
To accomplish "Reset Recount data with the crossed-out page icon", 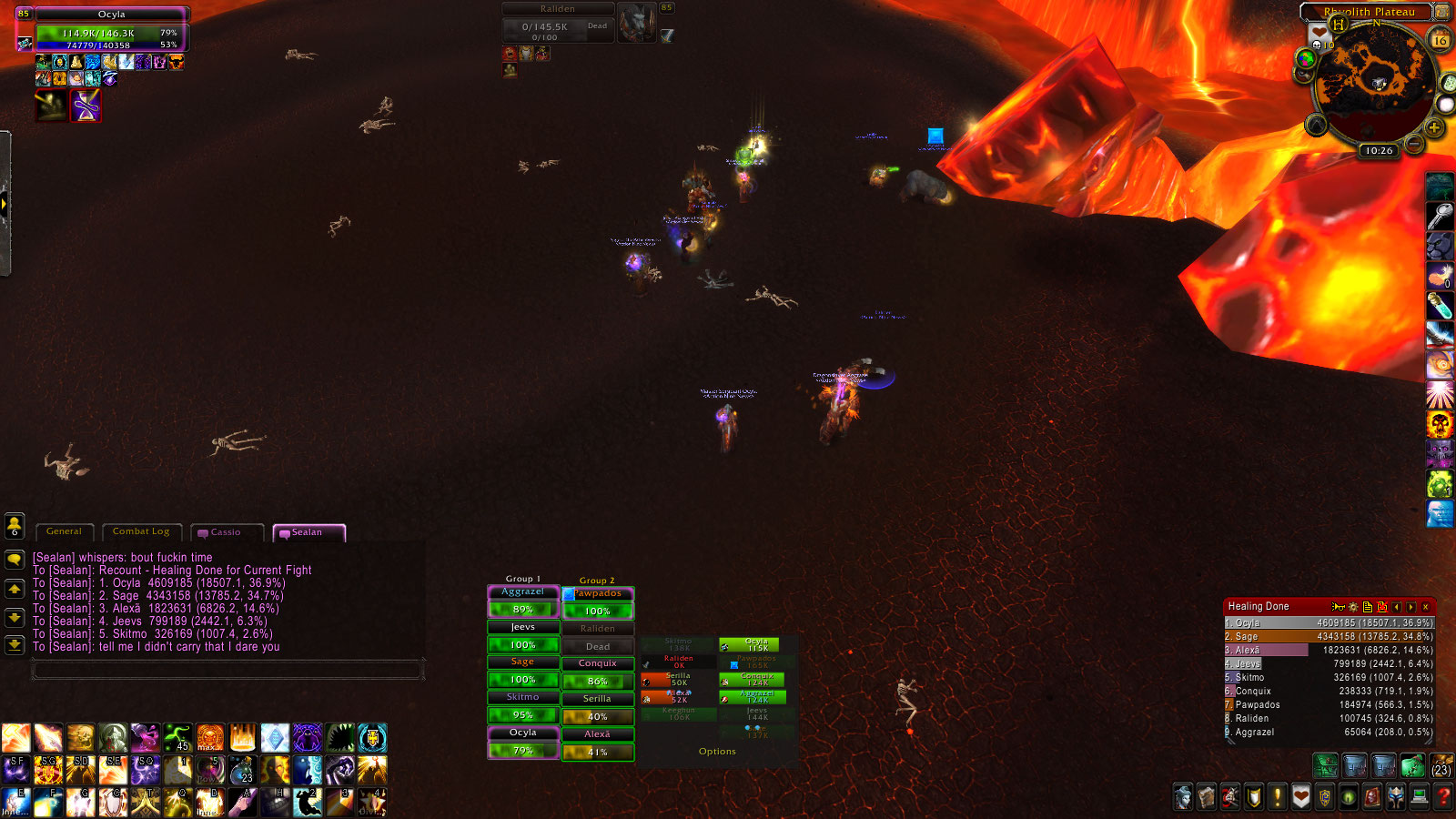I will tap(1382, 607).
